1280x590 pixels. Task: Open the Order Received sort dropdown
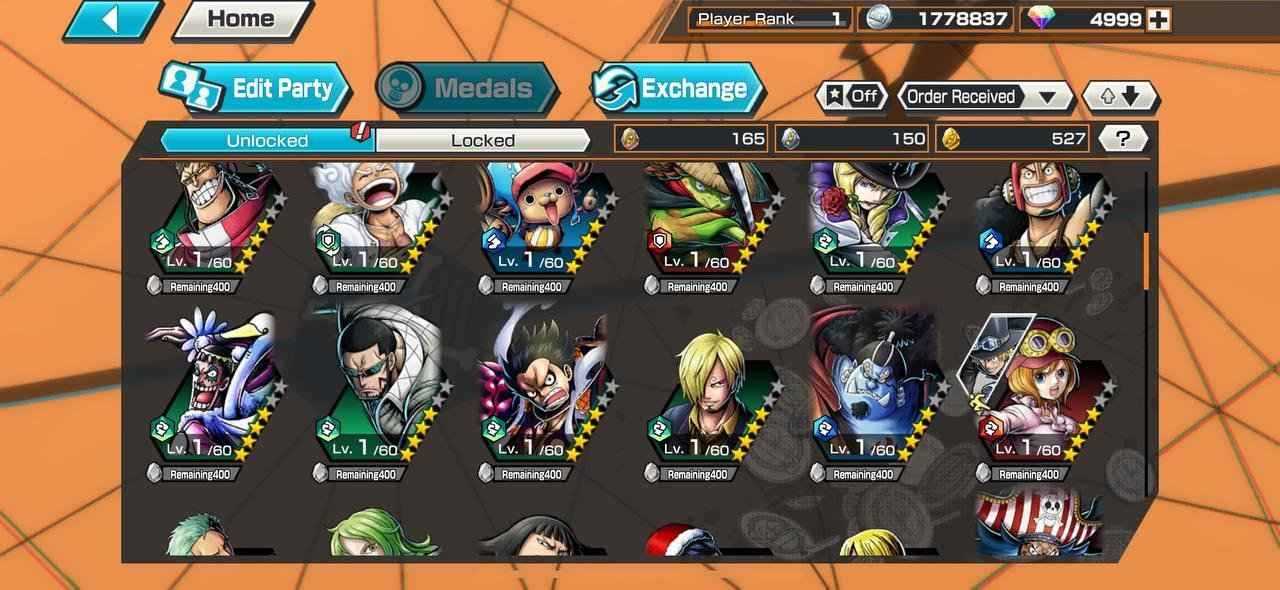pyautogui.click(x=984, y=97)
